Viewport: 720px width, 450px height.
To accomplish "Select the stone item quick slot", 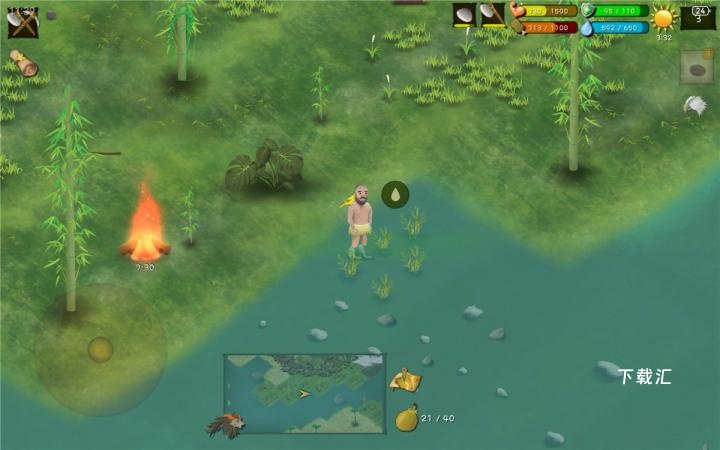I will click(x=696, y=67).
